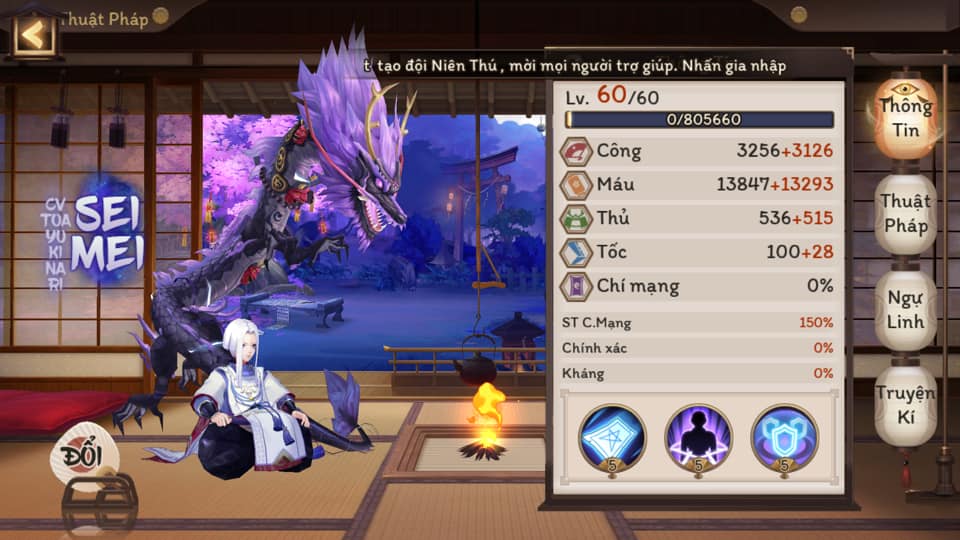
Task: Switch to the Thông Tin lantern tab
Action: tap(906, 116)
